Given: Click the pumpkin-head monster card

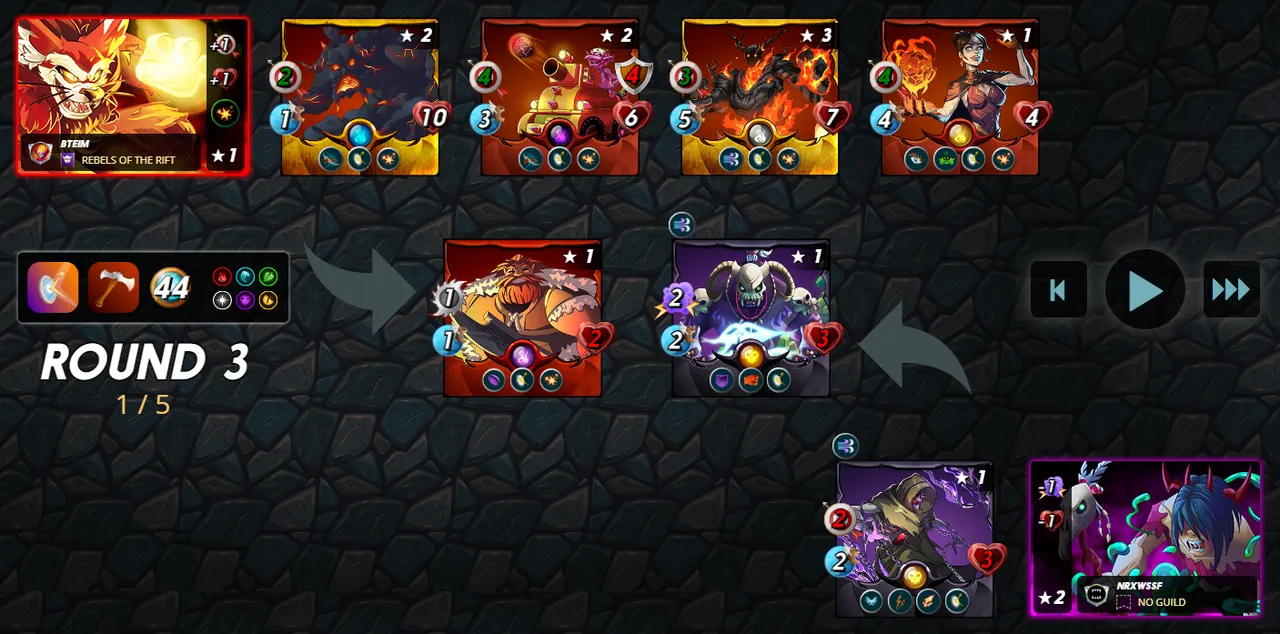Looking at the screenshot, I should tap(522, 318).
